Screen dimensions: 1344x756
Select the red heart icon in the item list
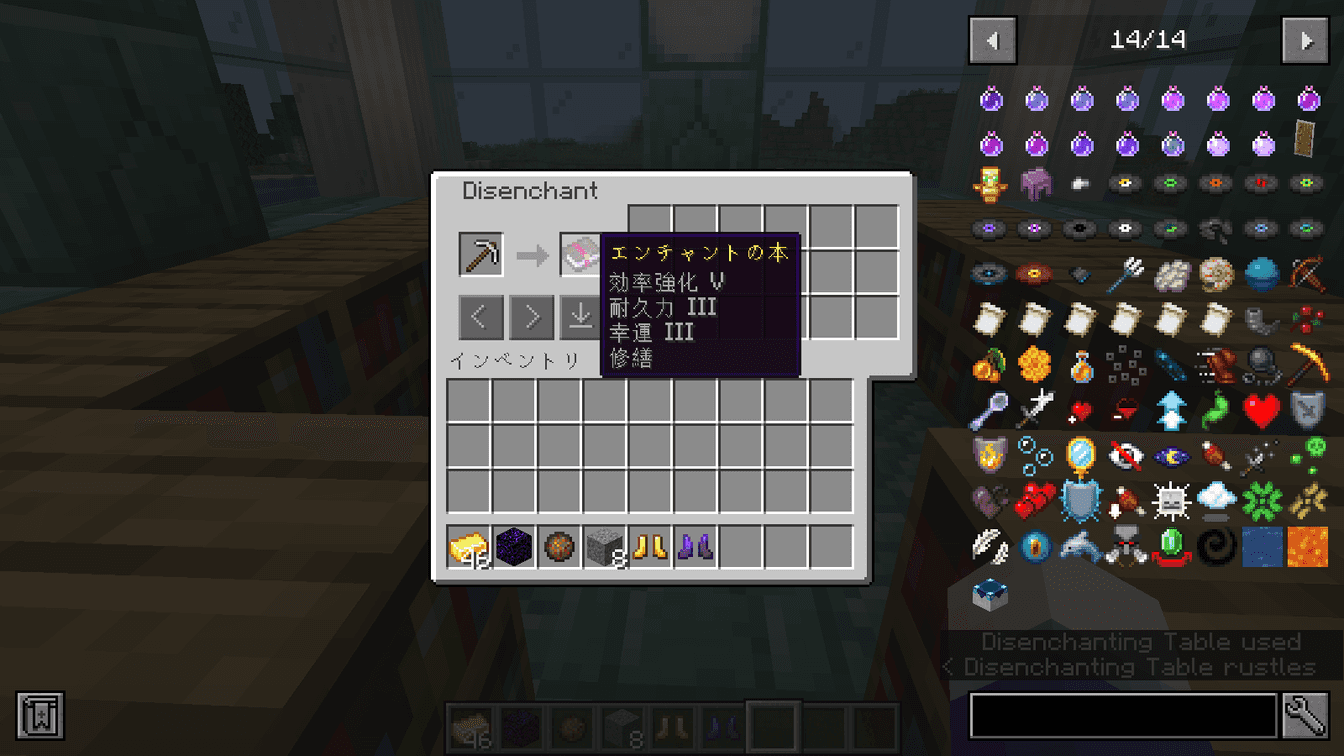(x=1260, y=408)
